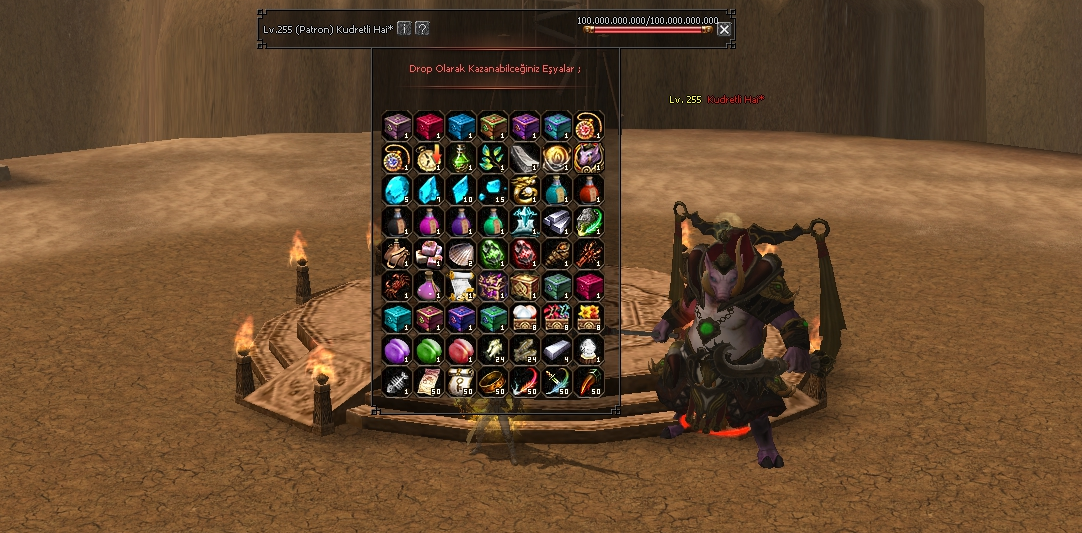
Task: Choose the purple cat mask item
Action: pyautogui.click(x=589, y=157)
